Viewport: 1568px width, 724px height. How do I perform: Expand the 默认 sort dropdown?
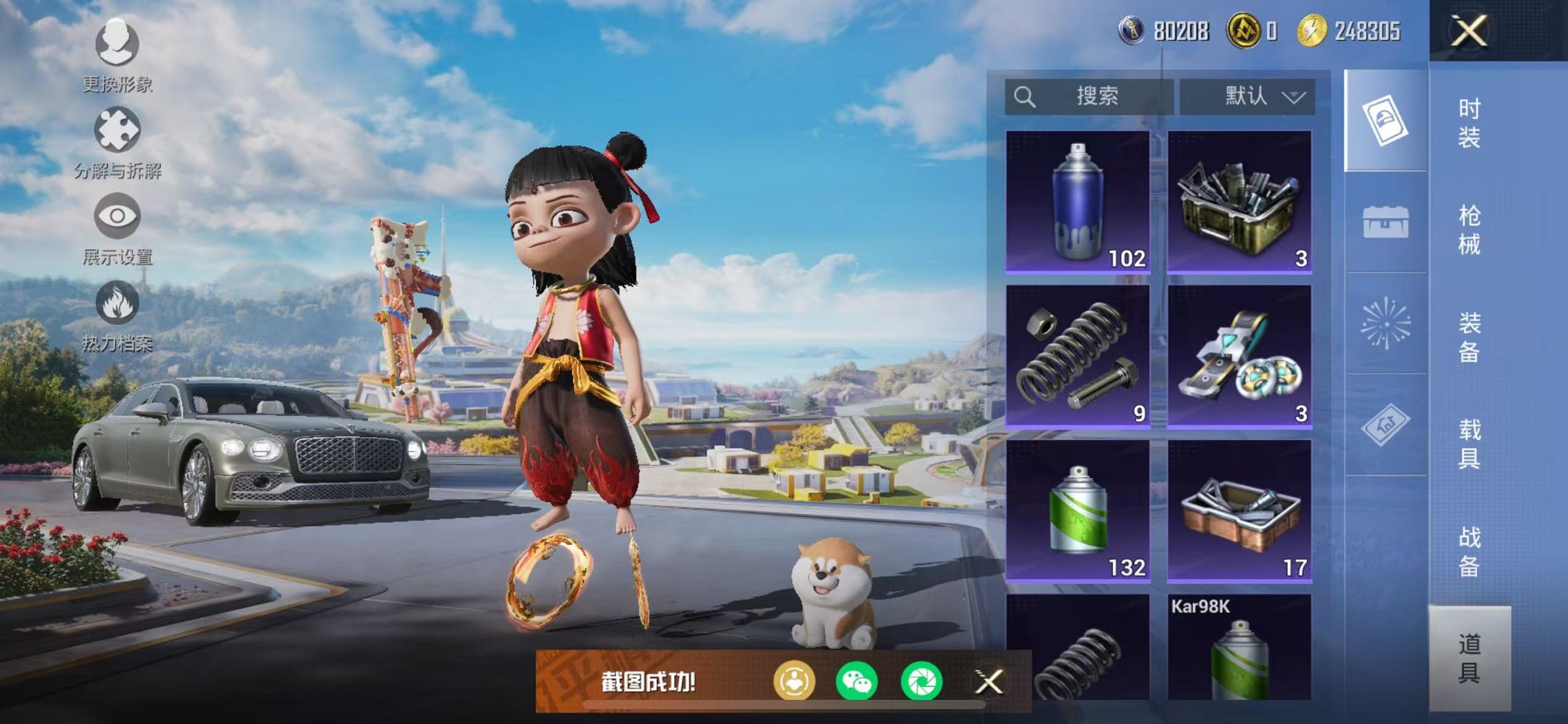pos(1247,97)
